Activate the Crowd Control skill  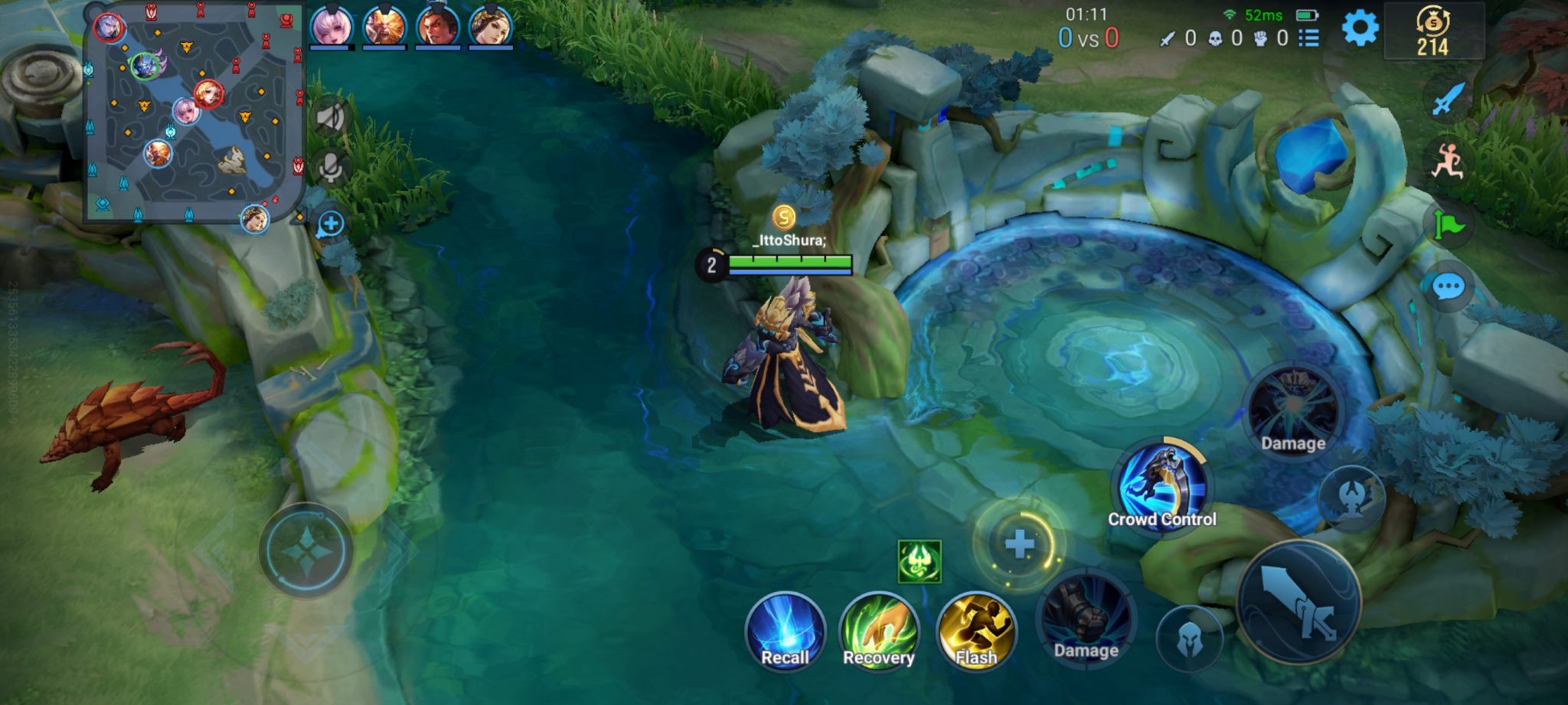(x=1161, y=488)
